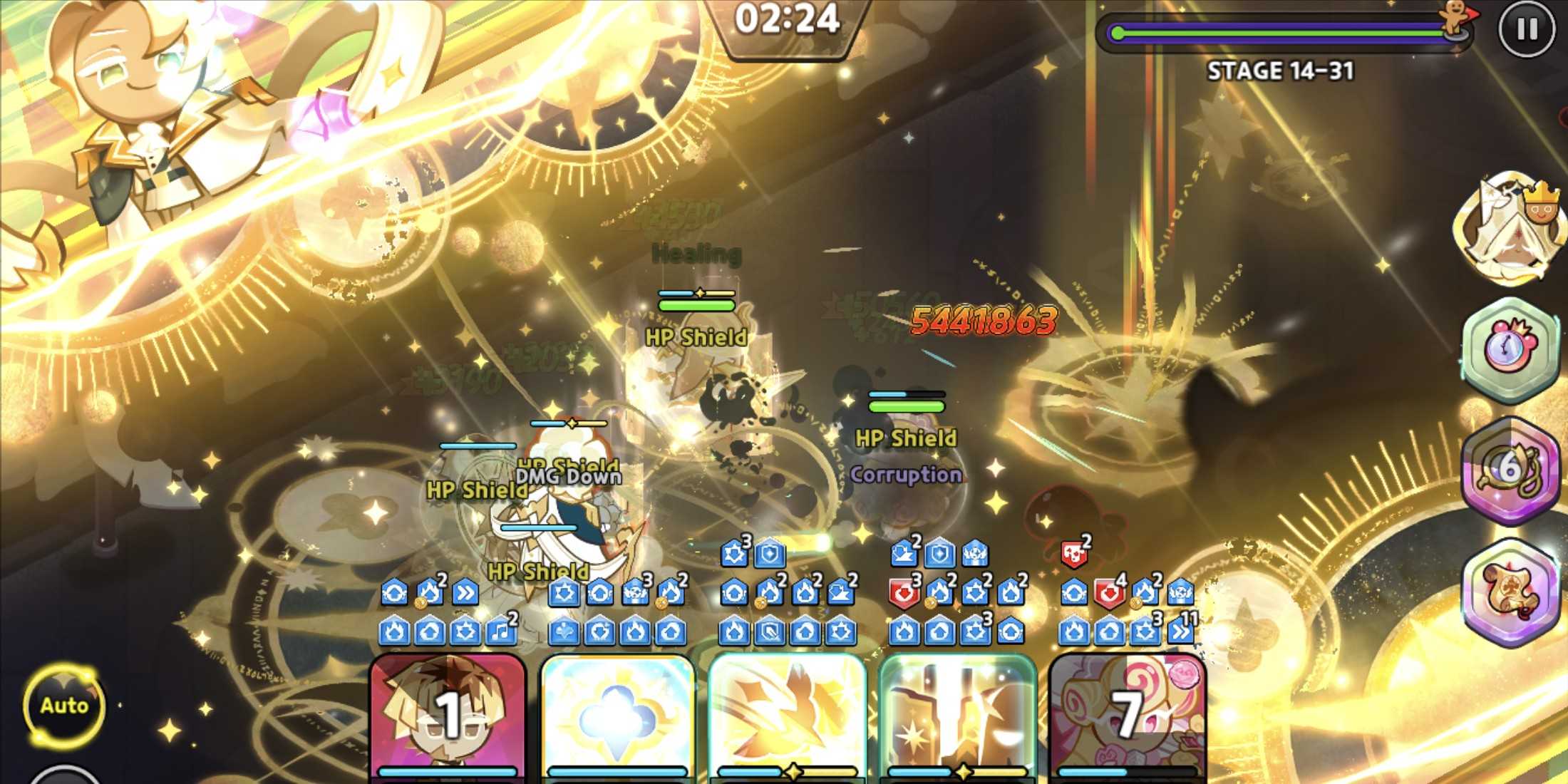Pause the battle
Screen dimensions: 1568x784
[1527, 29]
